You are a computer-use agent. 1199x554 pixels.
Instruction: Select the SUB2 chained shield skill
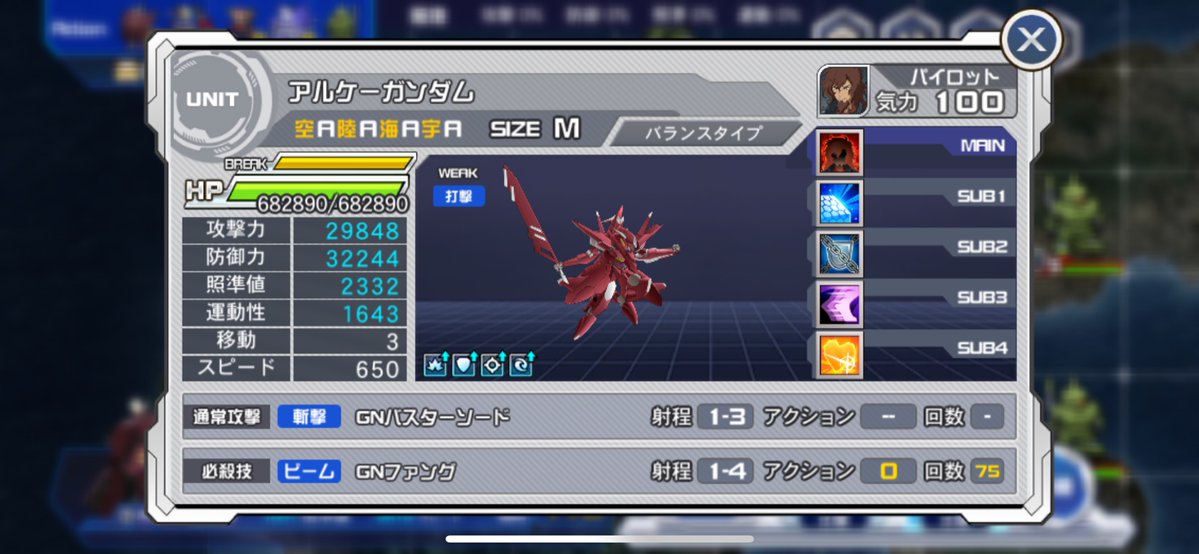pyautogui.click(x=841, y=252)
